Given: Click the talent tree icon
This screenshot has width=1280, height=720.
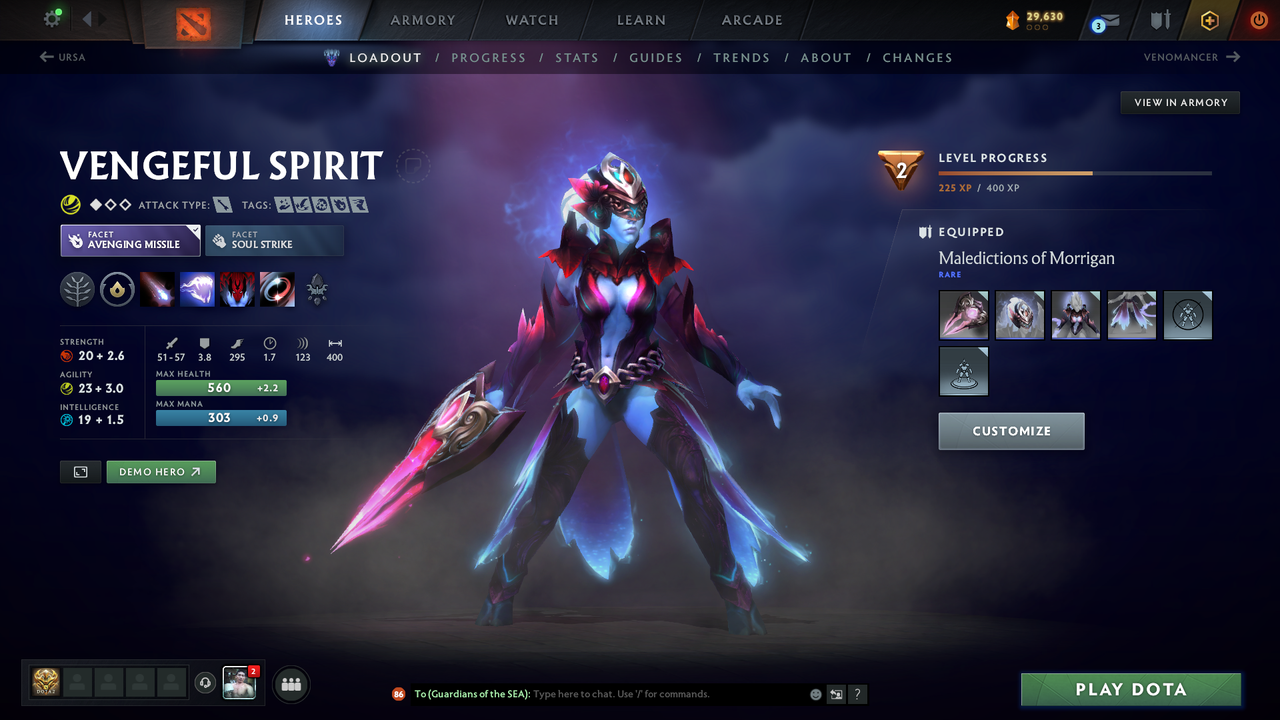Looking at the screenshot, I should [x=77, y=290].
